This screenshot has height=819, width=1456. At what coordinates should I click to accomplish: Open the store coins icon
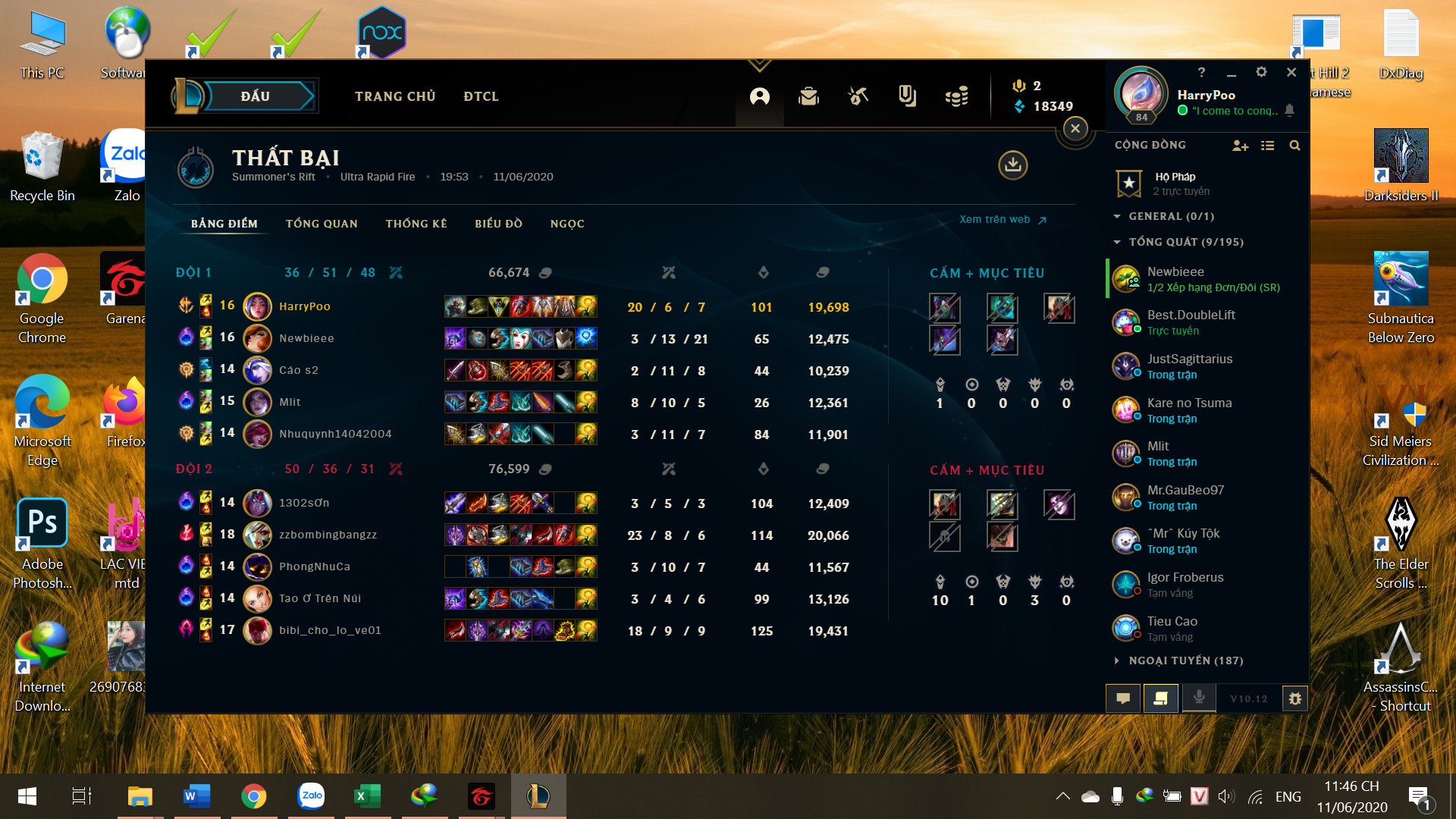[x=957, y=96]
